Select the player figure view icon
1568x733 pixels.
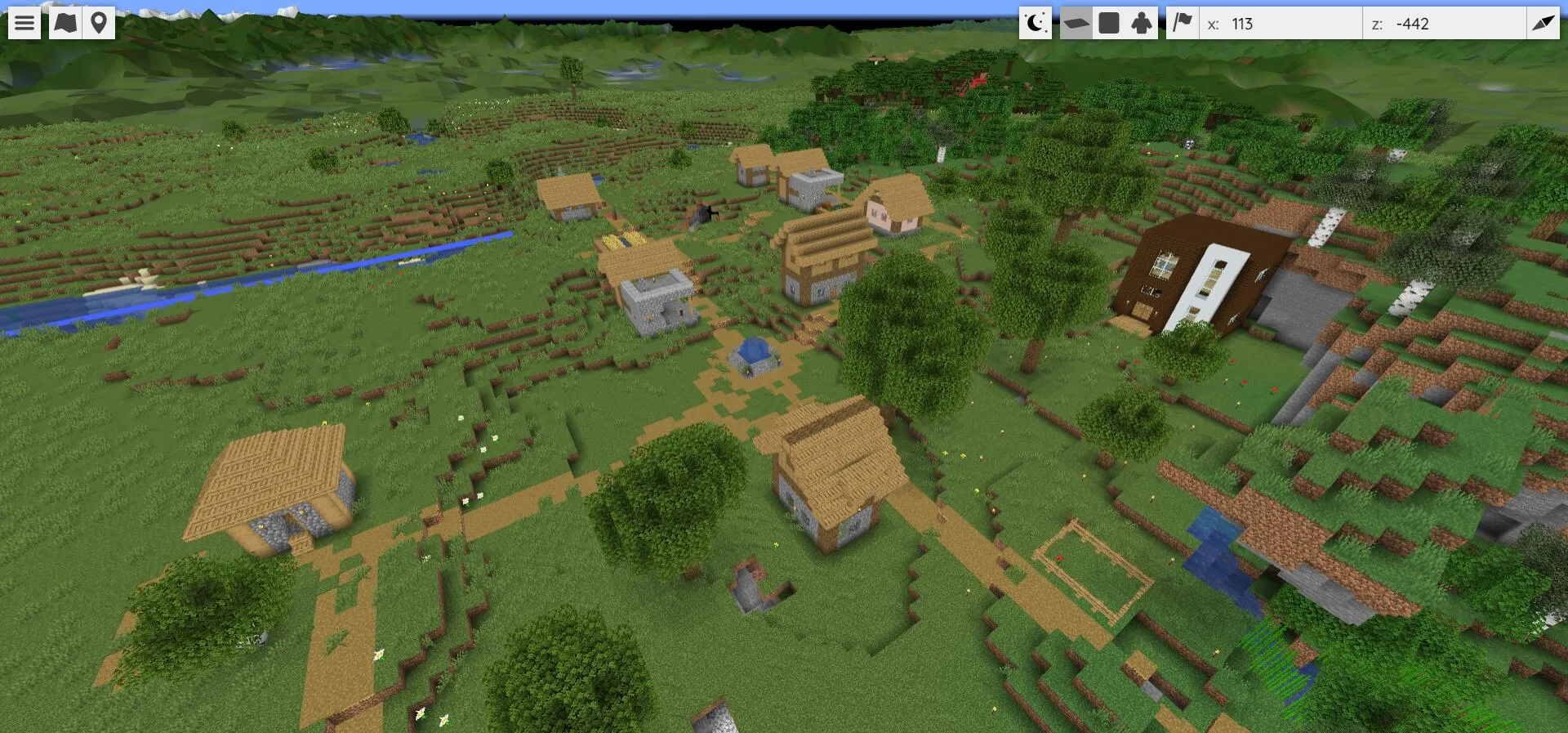[1141, 22]
